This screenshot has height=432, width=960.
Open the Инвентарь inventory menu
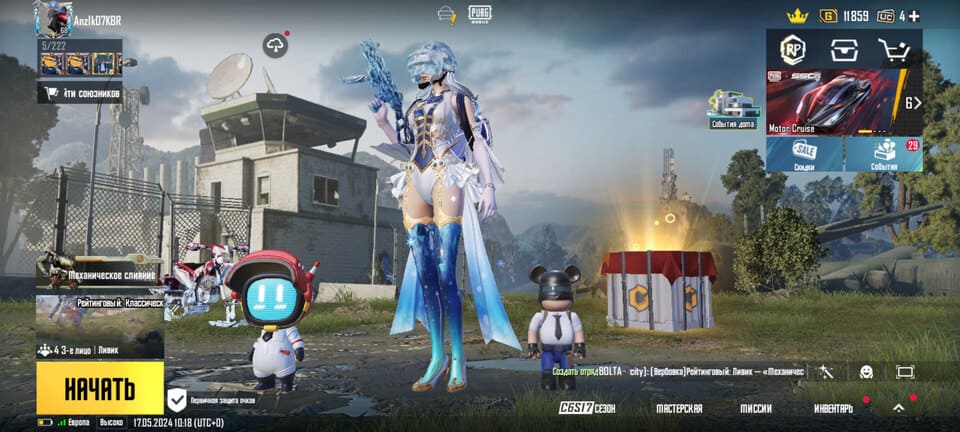(x=833, y=408)
